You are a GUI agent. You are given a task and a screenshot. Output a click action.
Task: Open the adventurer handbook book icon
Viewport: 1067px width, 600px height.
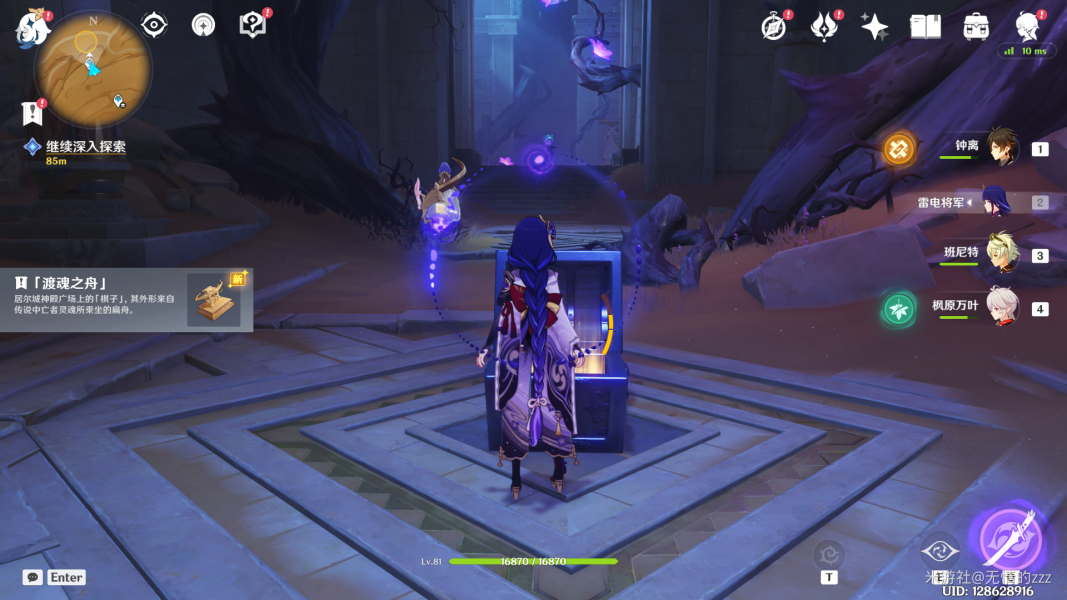[925, 27]
